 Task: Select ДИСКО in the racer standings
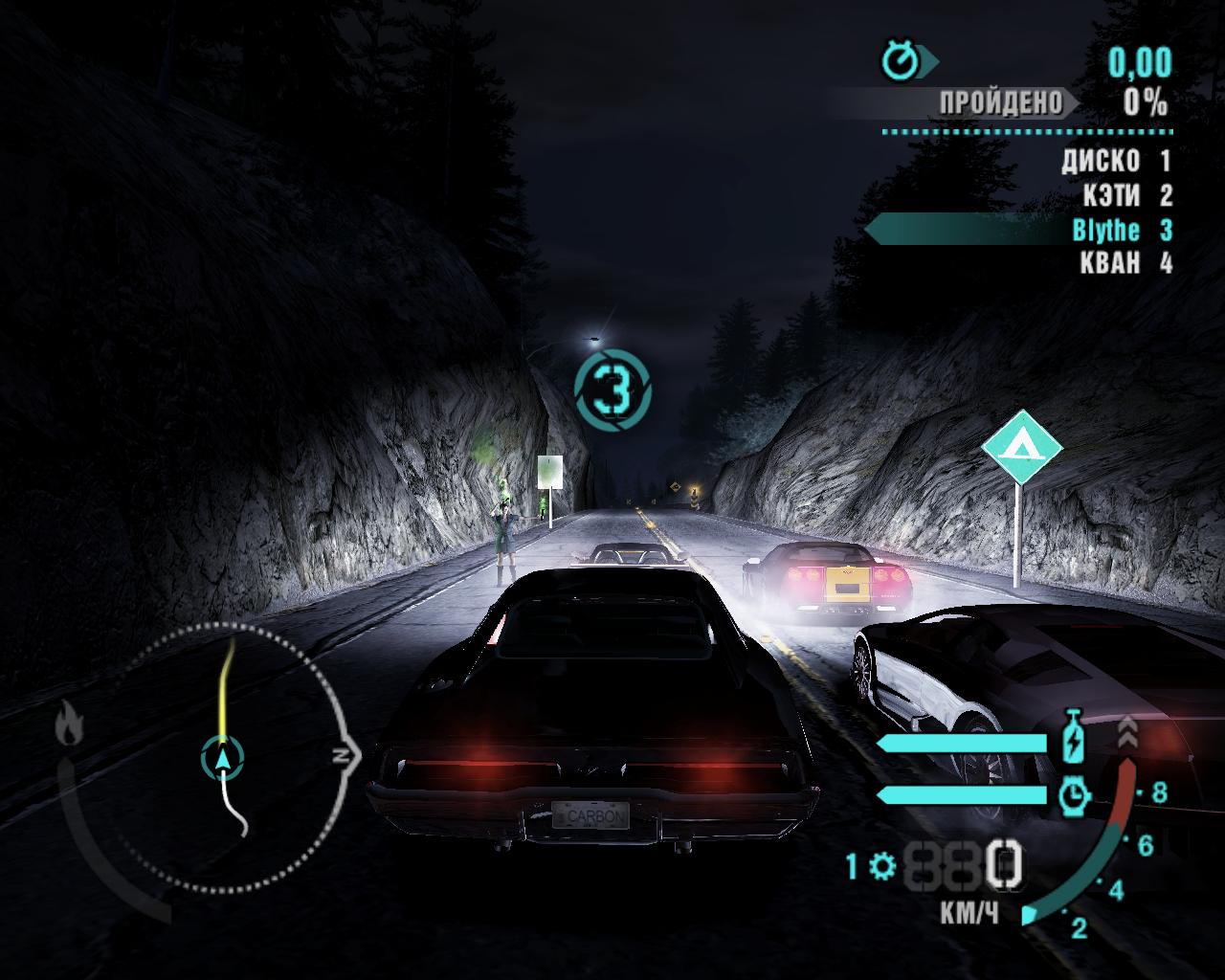[x=1101, y=161]
